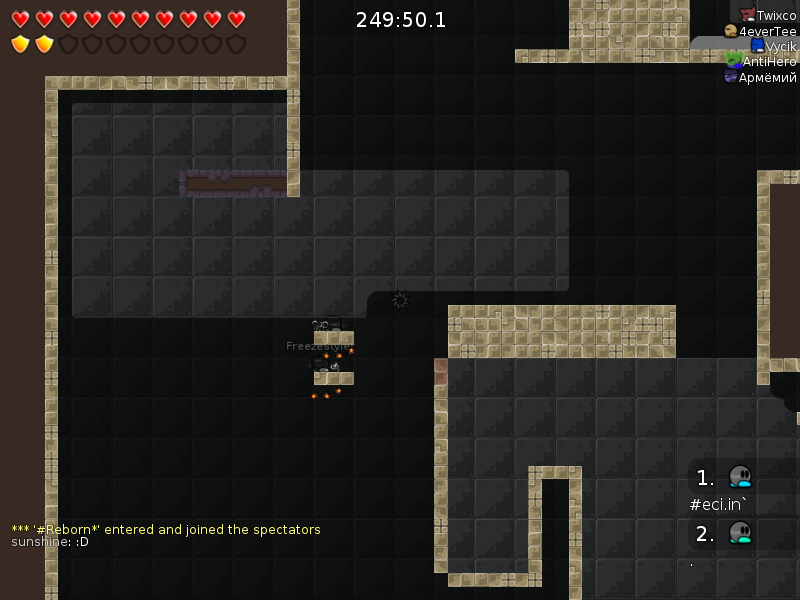Screen dimensions: 800x600
Task: Select AntiHero from the player list
Action: 762,61
